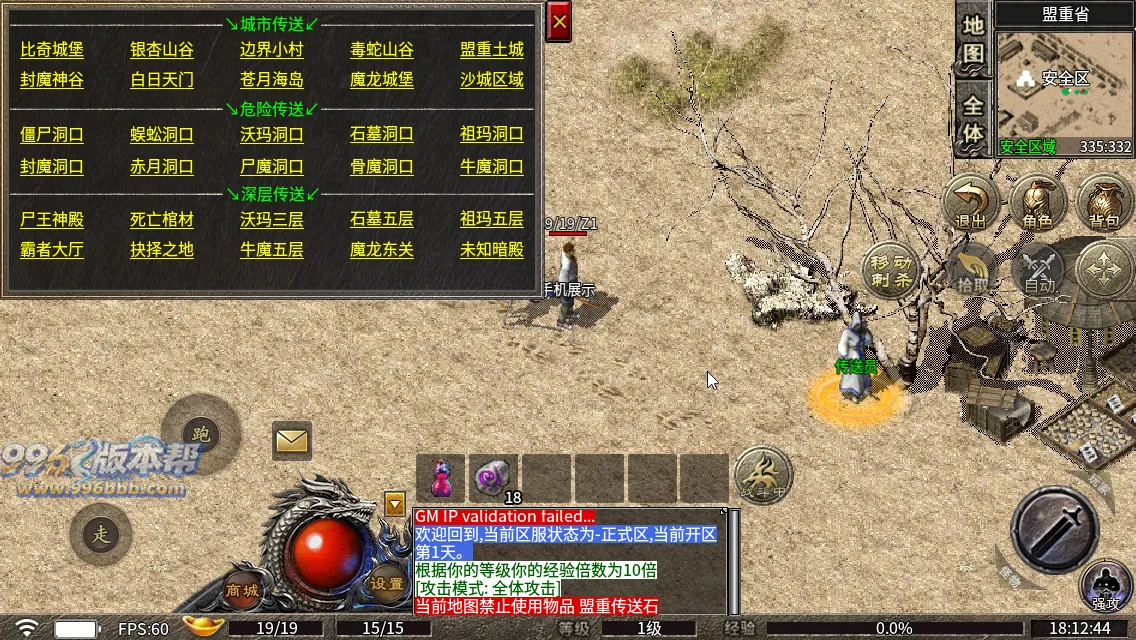Teleport to 魔龙东关
The width and height of the screenshot is (1136, 640).
coord(382,250)
